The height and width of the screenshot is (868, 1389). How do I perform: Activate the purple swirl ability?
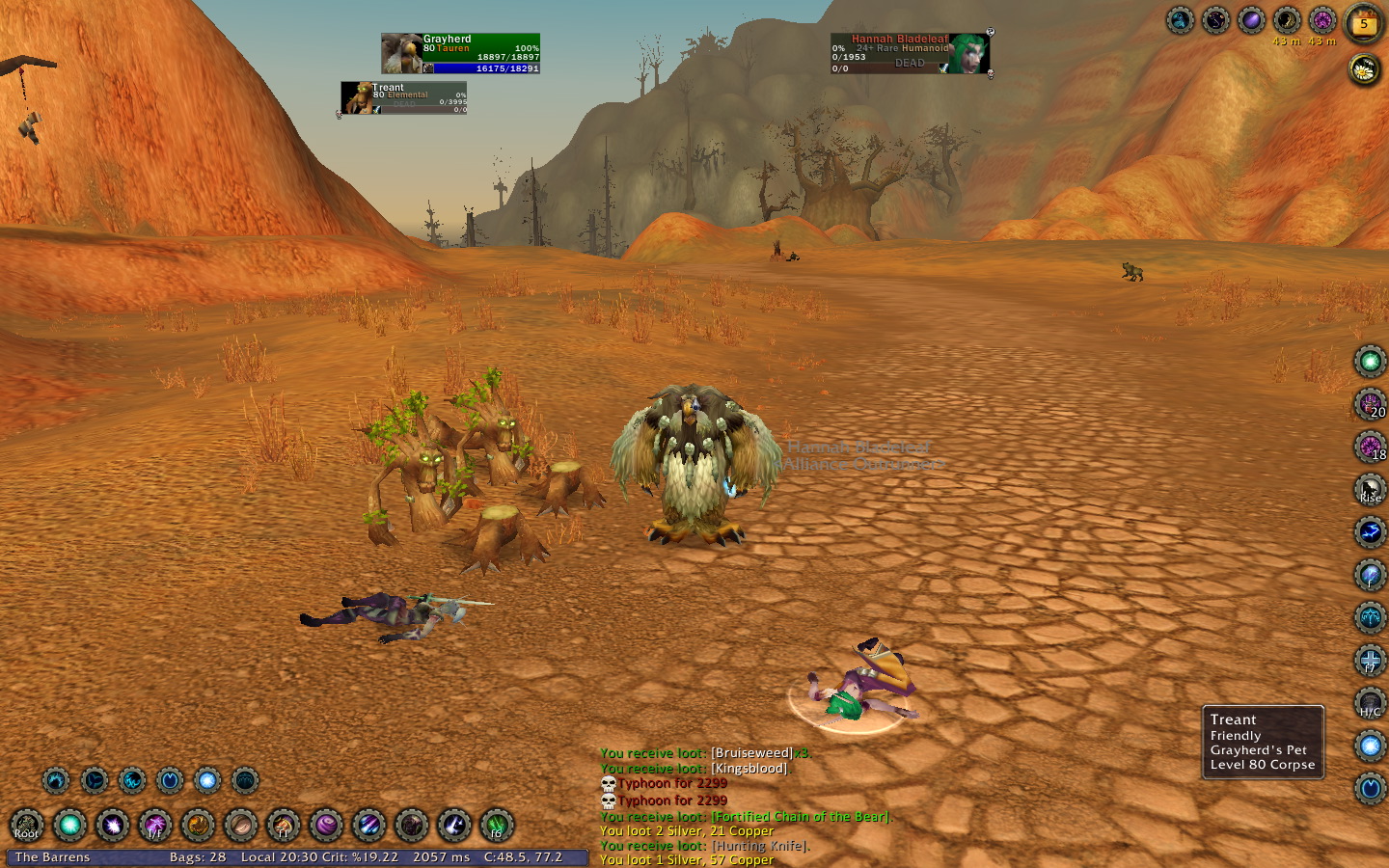coord(326,826)
